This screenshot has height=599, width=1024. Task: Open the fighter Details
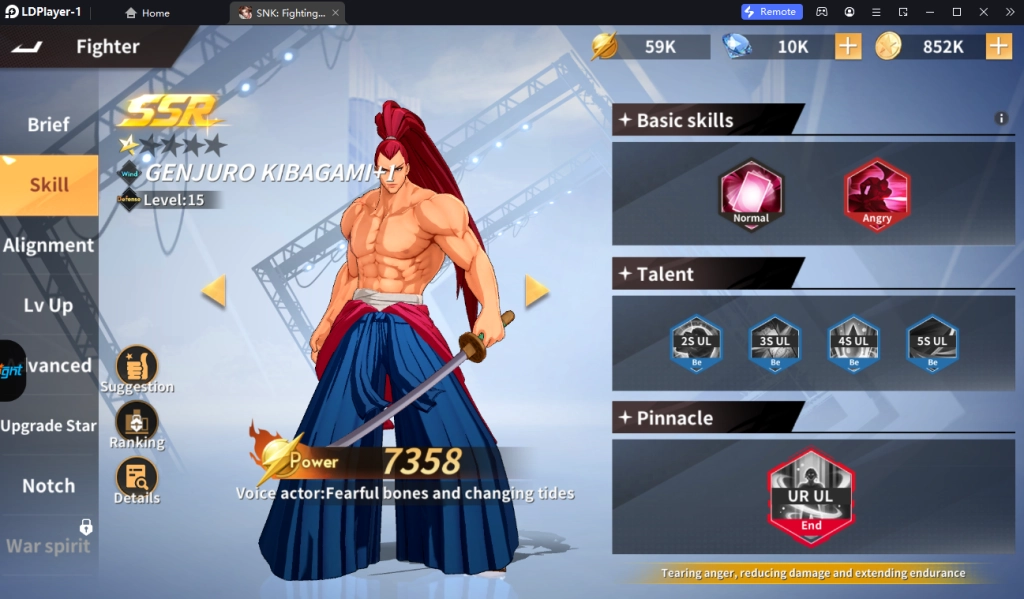(x=137, y=478)
